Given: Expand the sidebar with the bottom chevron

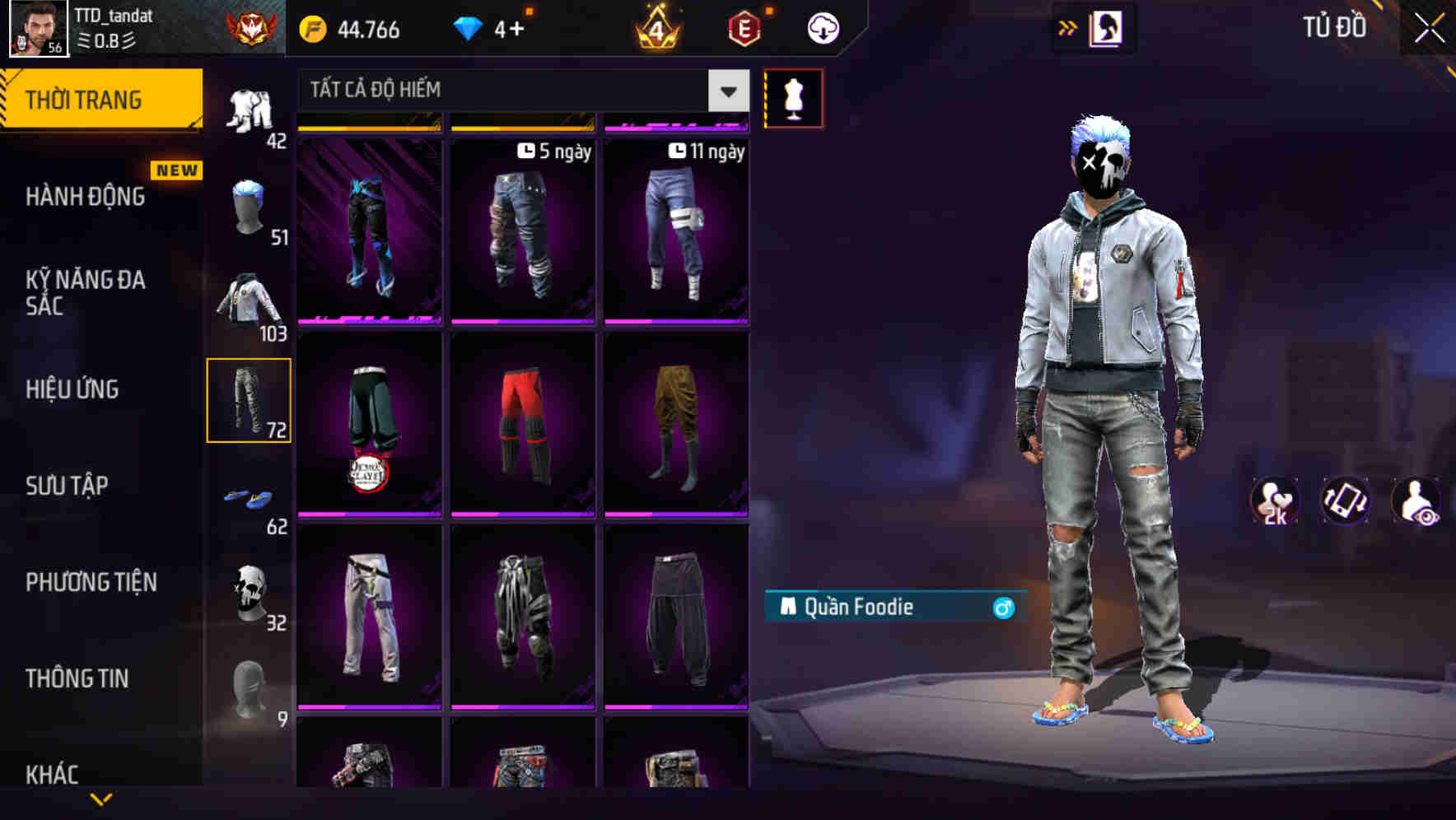Looking at the screenshot, I should click(100, 799).
